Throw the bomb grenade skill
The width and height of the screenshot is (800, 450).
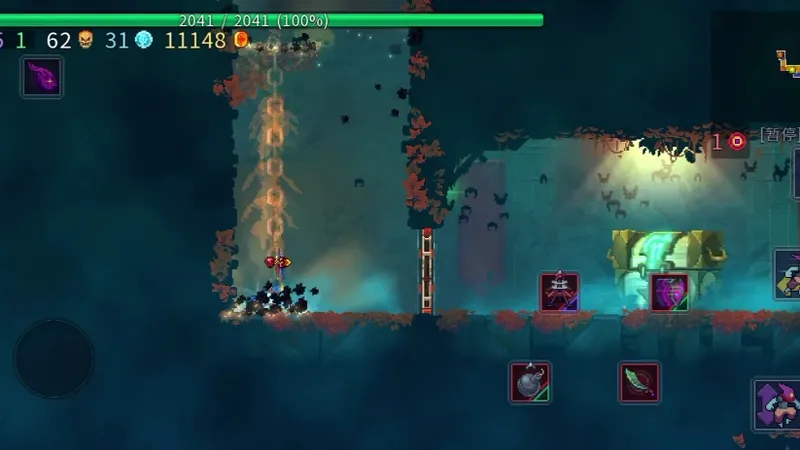(530, 382)
